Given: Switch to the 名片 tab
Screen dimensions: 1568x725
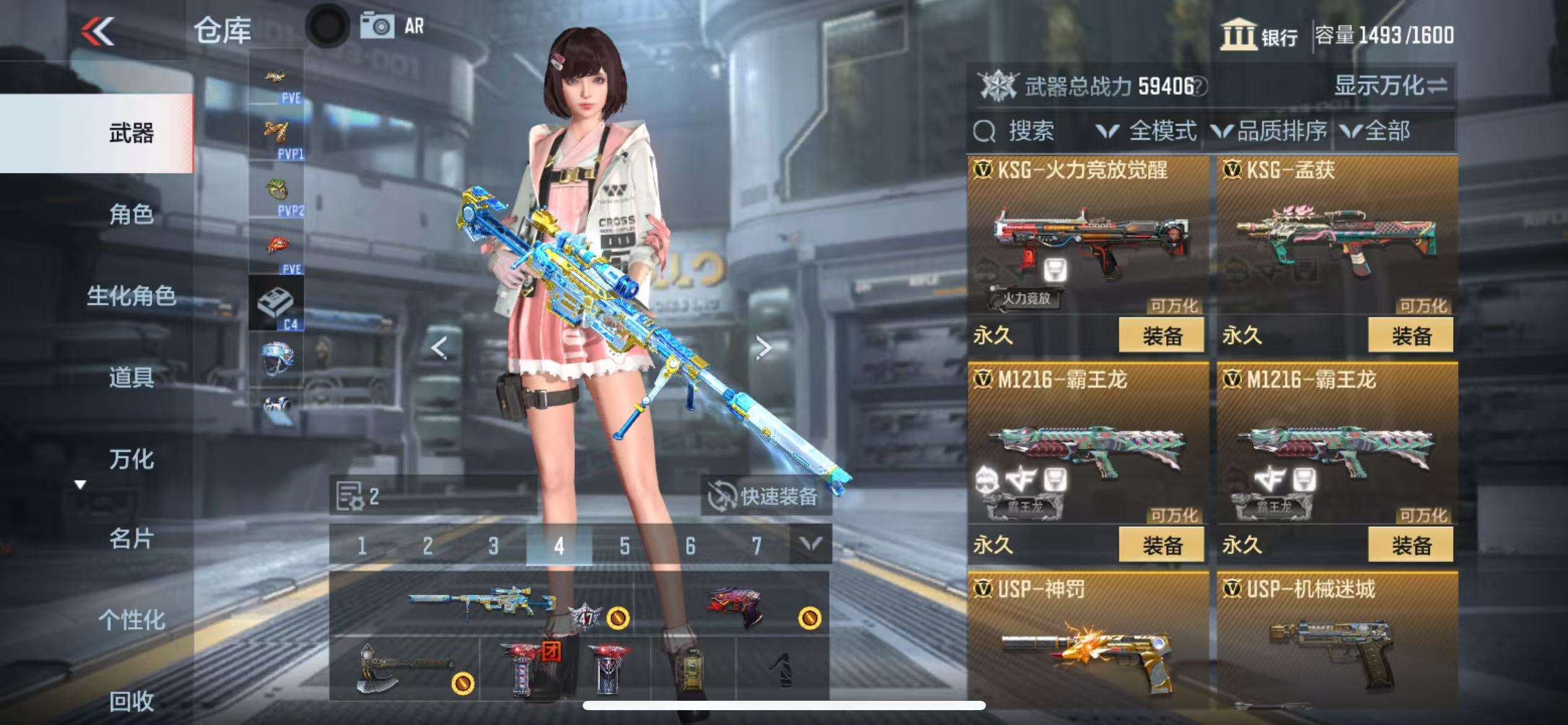Looking at the screenshot, I should (131, 539).
